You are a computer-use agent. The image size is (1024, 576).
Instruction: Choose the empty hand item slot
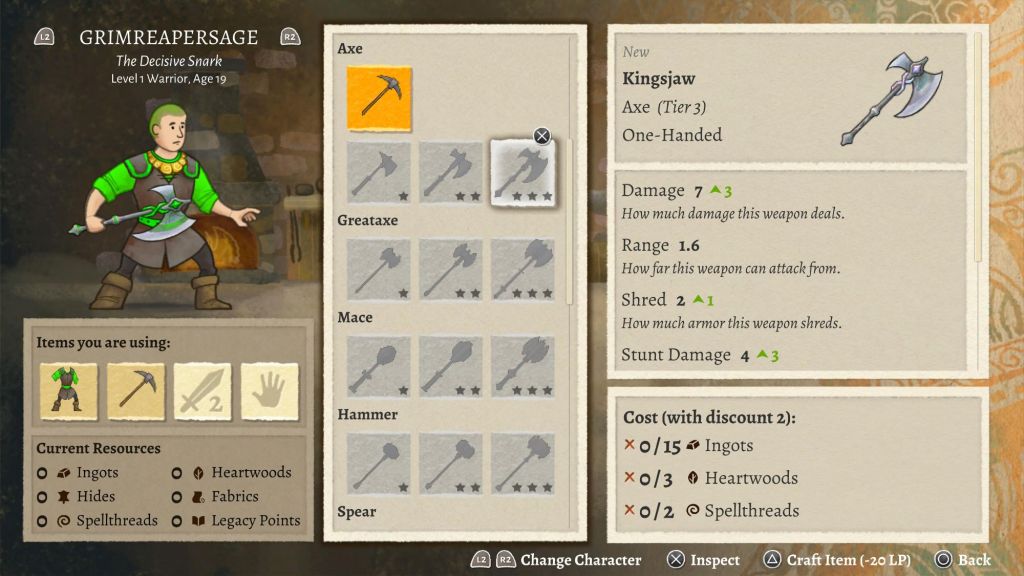pyautogui.click(x=269, y=391)
